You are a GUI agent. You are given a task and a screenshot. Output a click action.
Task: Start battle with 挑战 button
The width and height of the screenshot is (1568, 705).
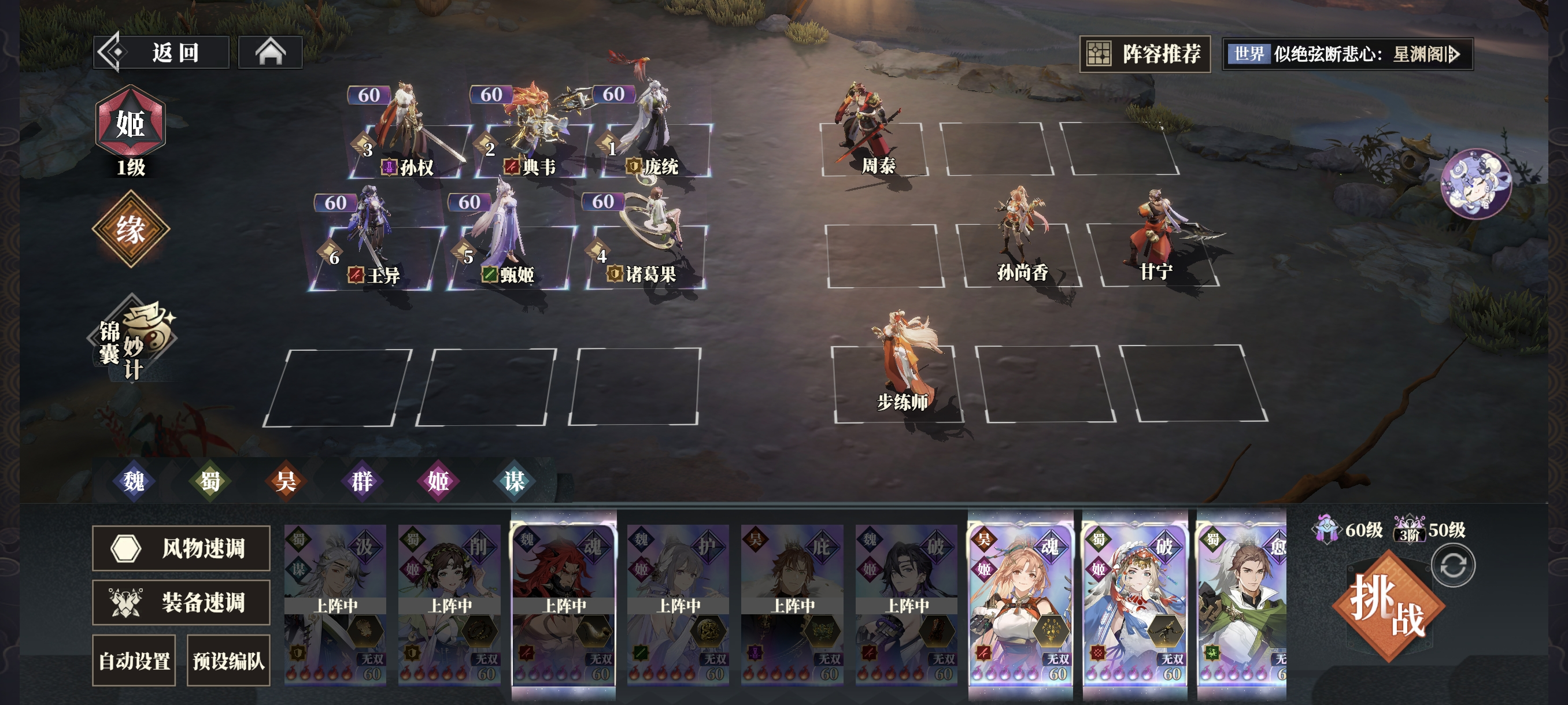click(1388, 605)
